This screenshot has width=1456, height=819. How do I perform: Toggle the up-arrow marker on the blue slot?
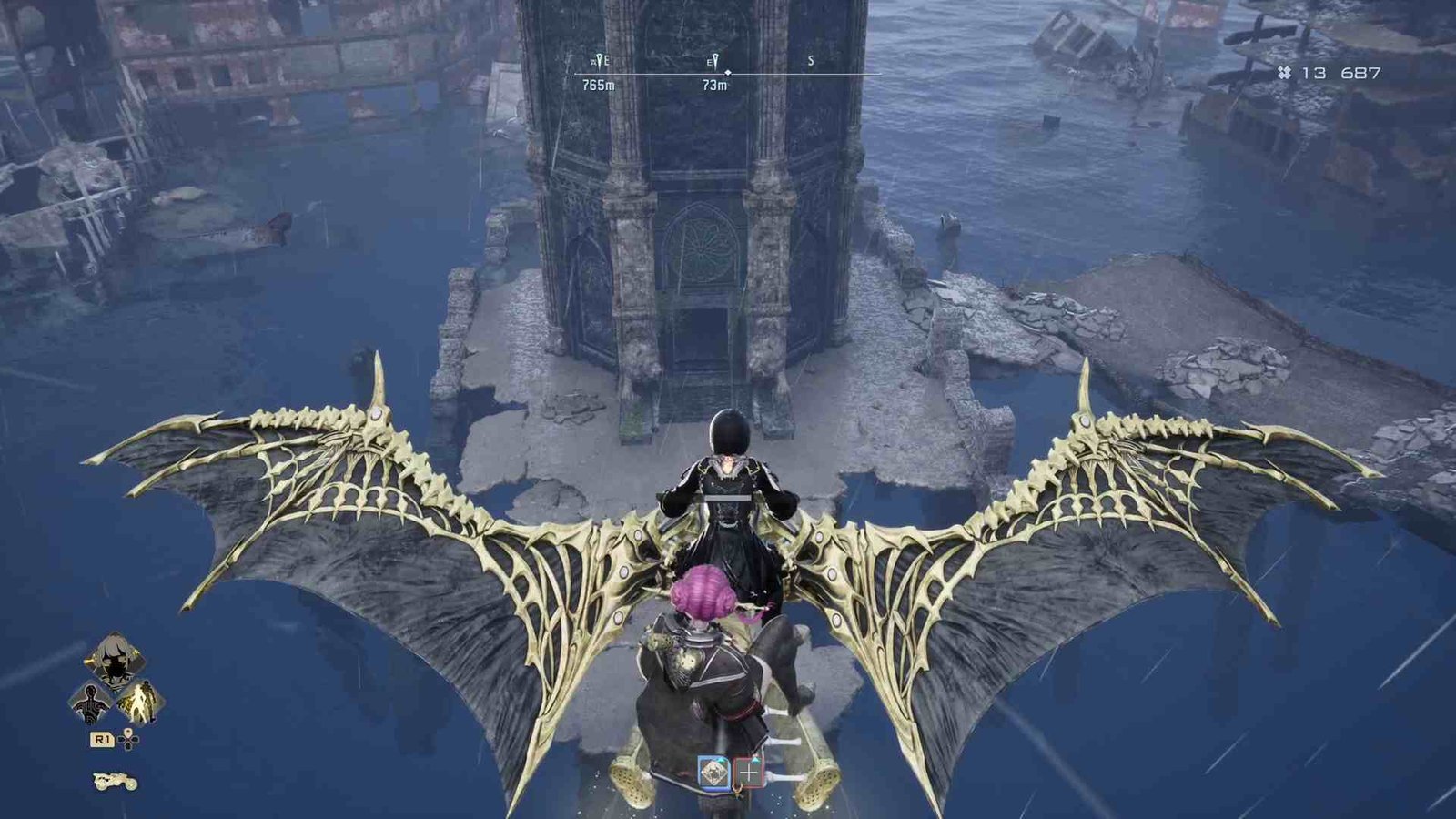click(721, 760)
